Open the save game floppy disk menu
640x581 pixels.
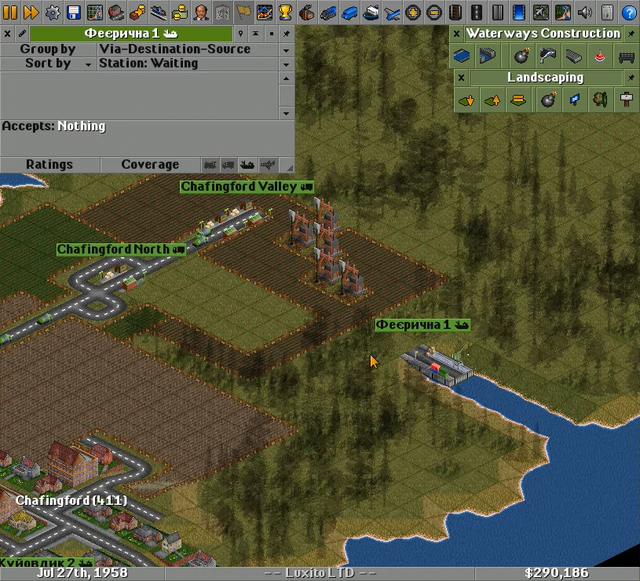pos(73,13)
